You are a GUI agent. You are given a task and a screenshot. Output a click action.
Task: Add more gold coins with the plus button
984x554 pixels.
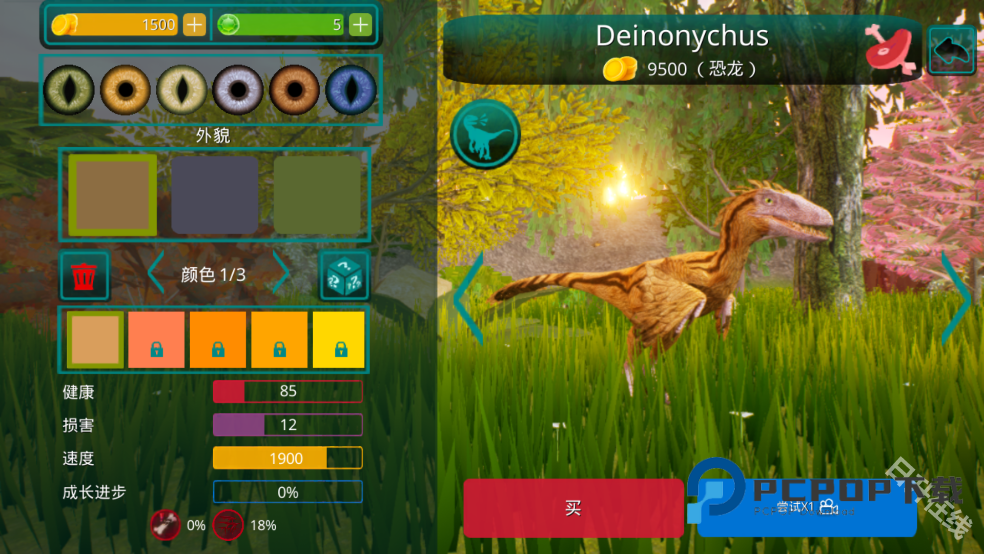pos(194,25)
